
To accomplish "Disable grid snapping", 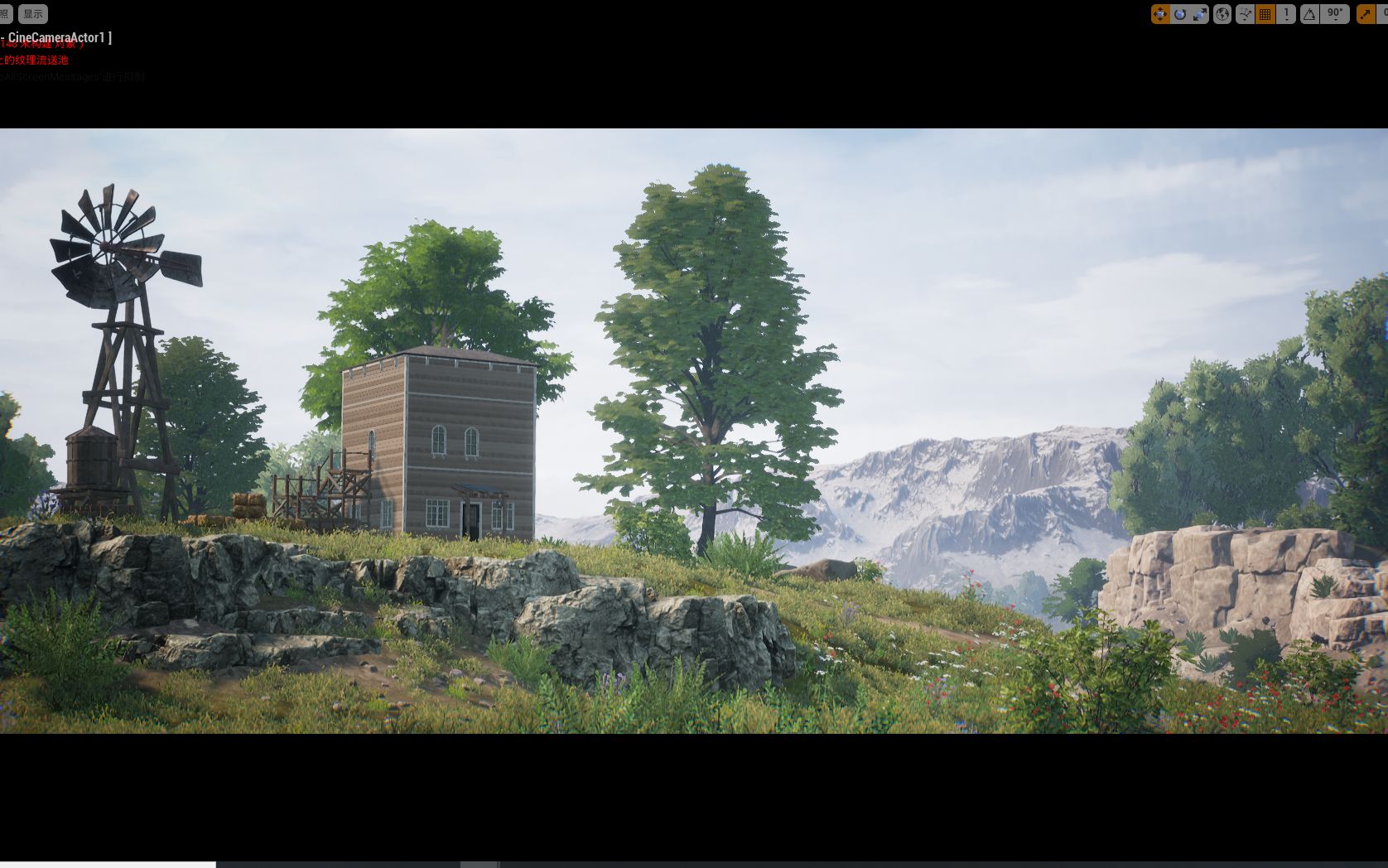I will 1265,13.
